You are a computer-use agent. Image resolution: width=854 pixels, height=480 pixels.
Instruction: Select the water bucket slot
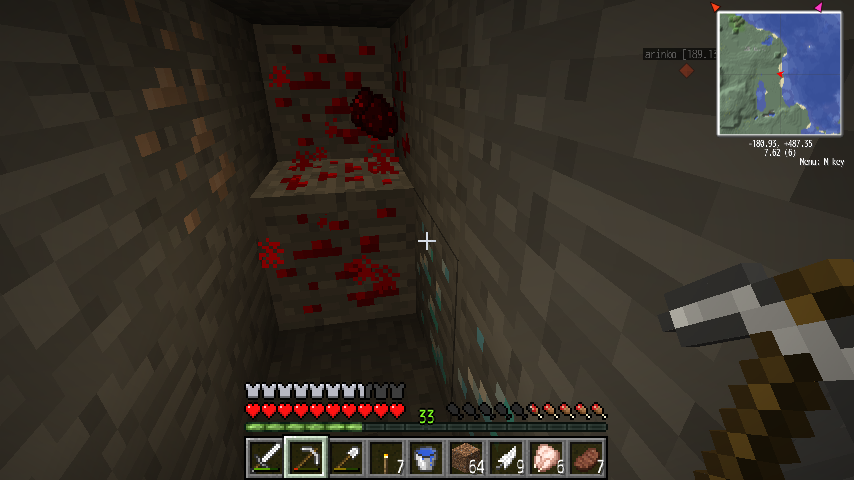425,459
